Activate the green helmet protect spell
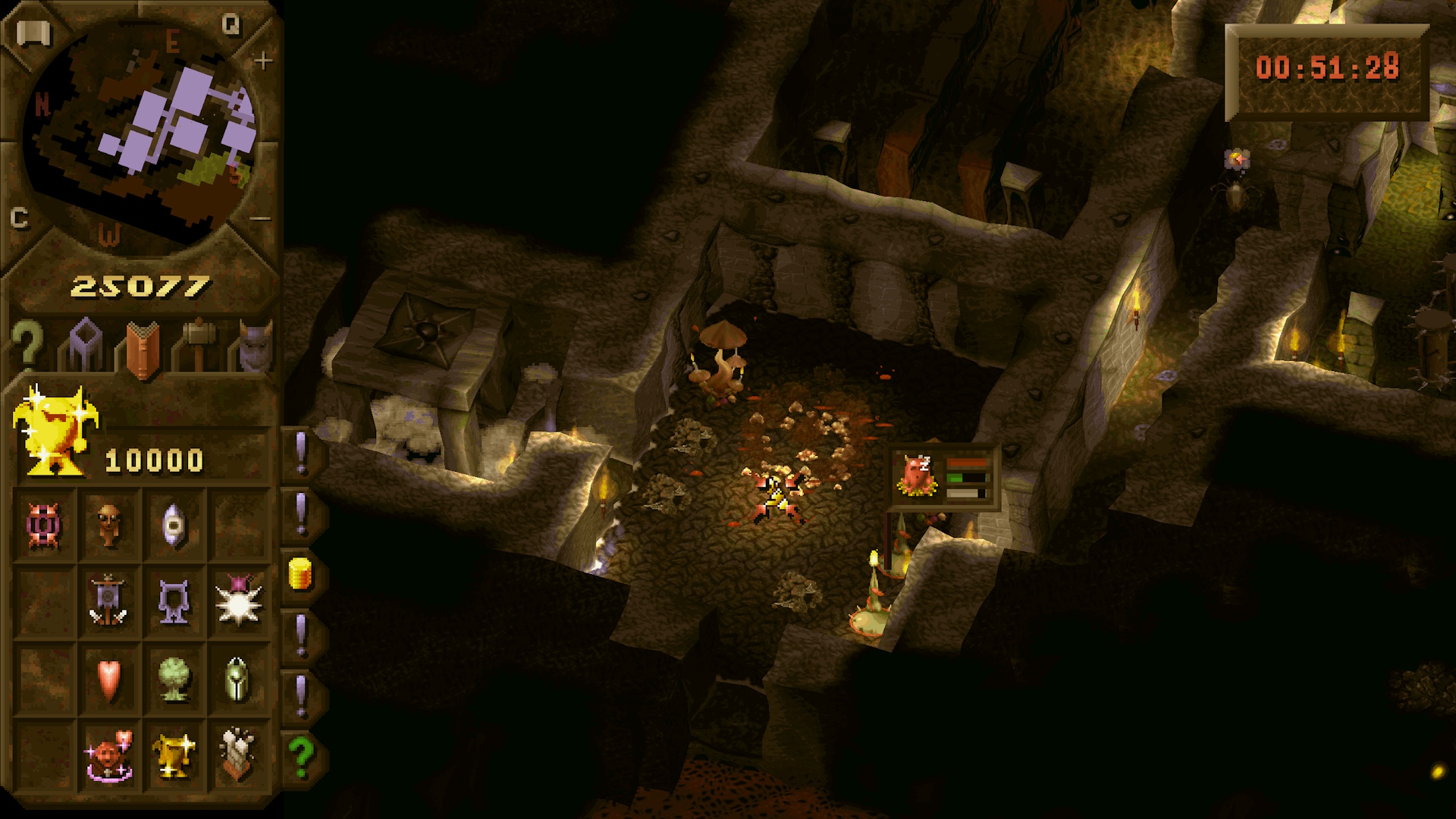This screenshot has height=819, width=1456. tap(237, 679)
